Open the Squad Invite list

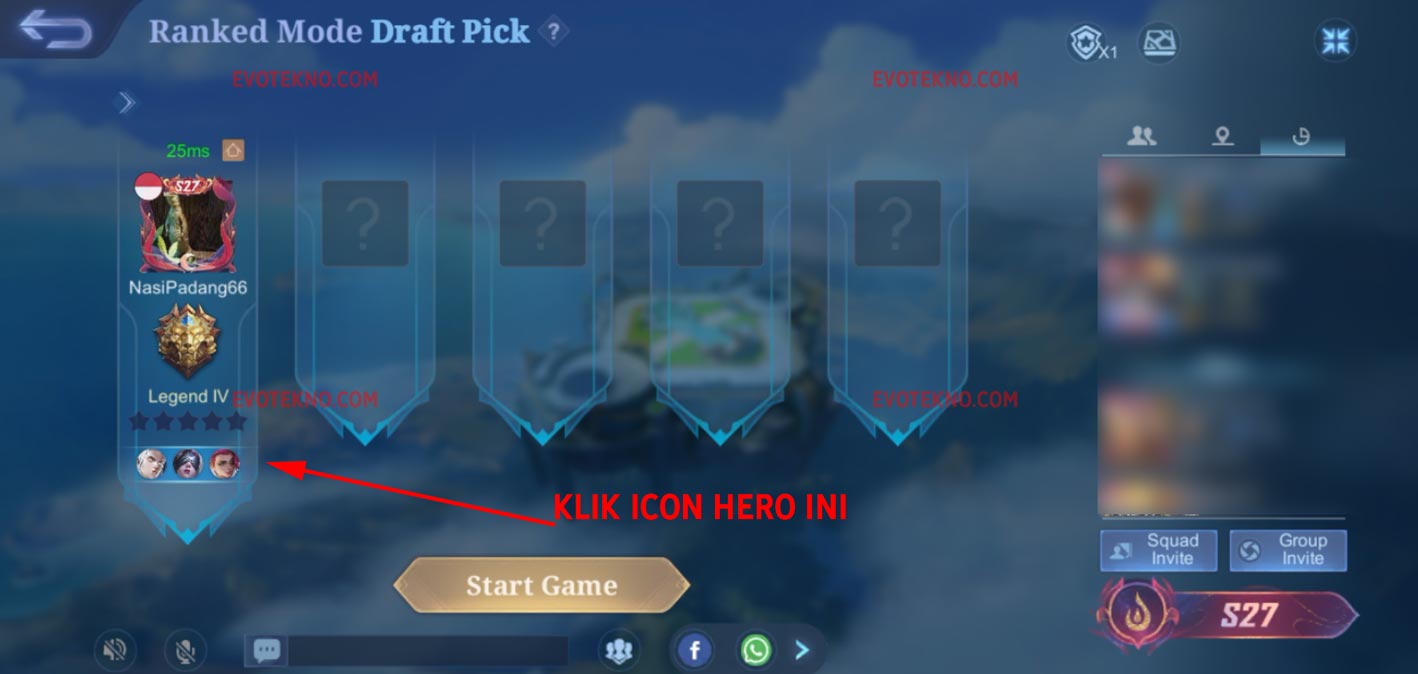(1158, 550)
